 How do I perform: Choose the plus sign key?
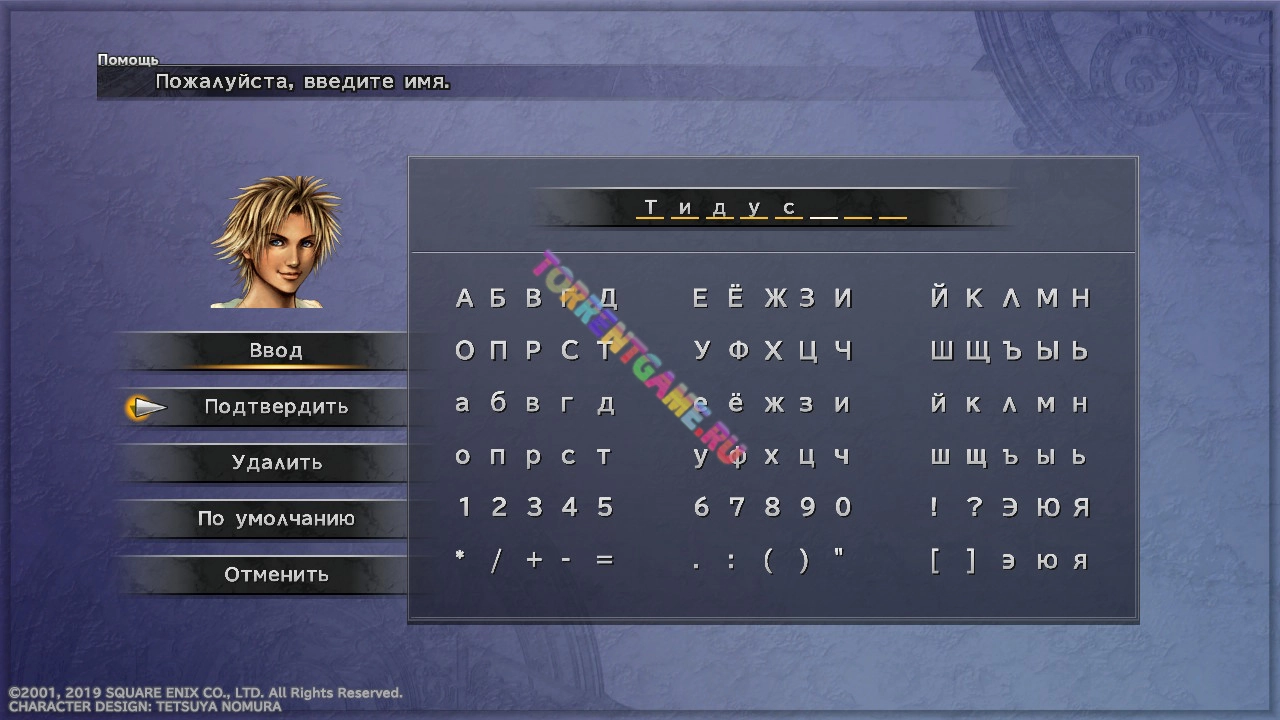[x=534, y=561]
